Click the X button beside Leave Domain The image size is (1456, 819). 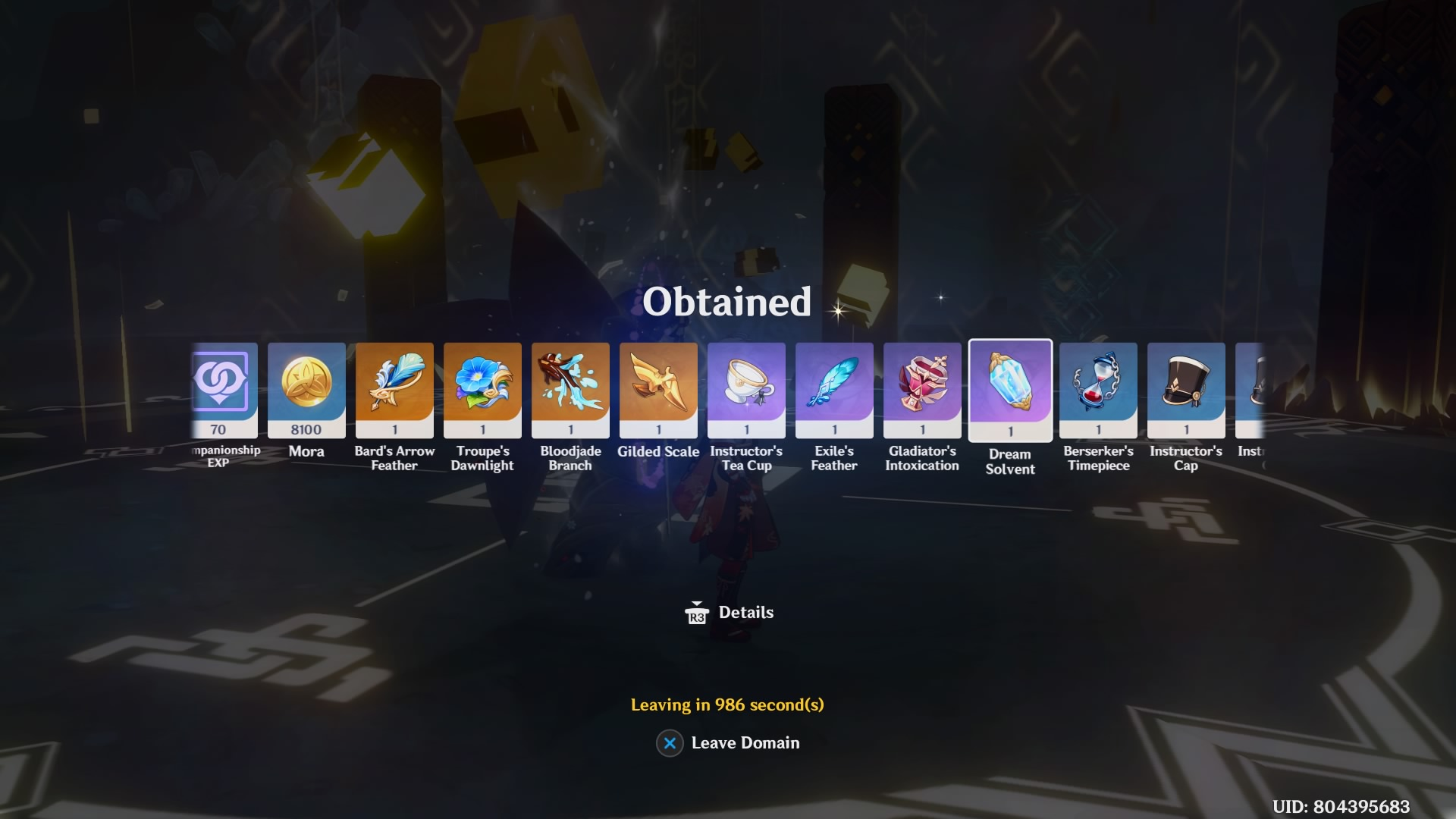coord(668,743)
